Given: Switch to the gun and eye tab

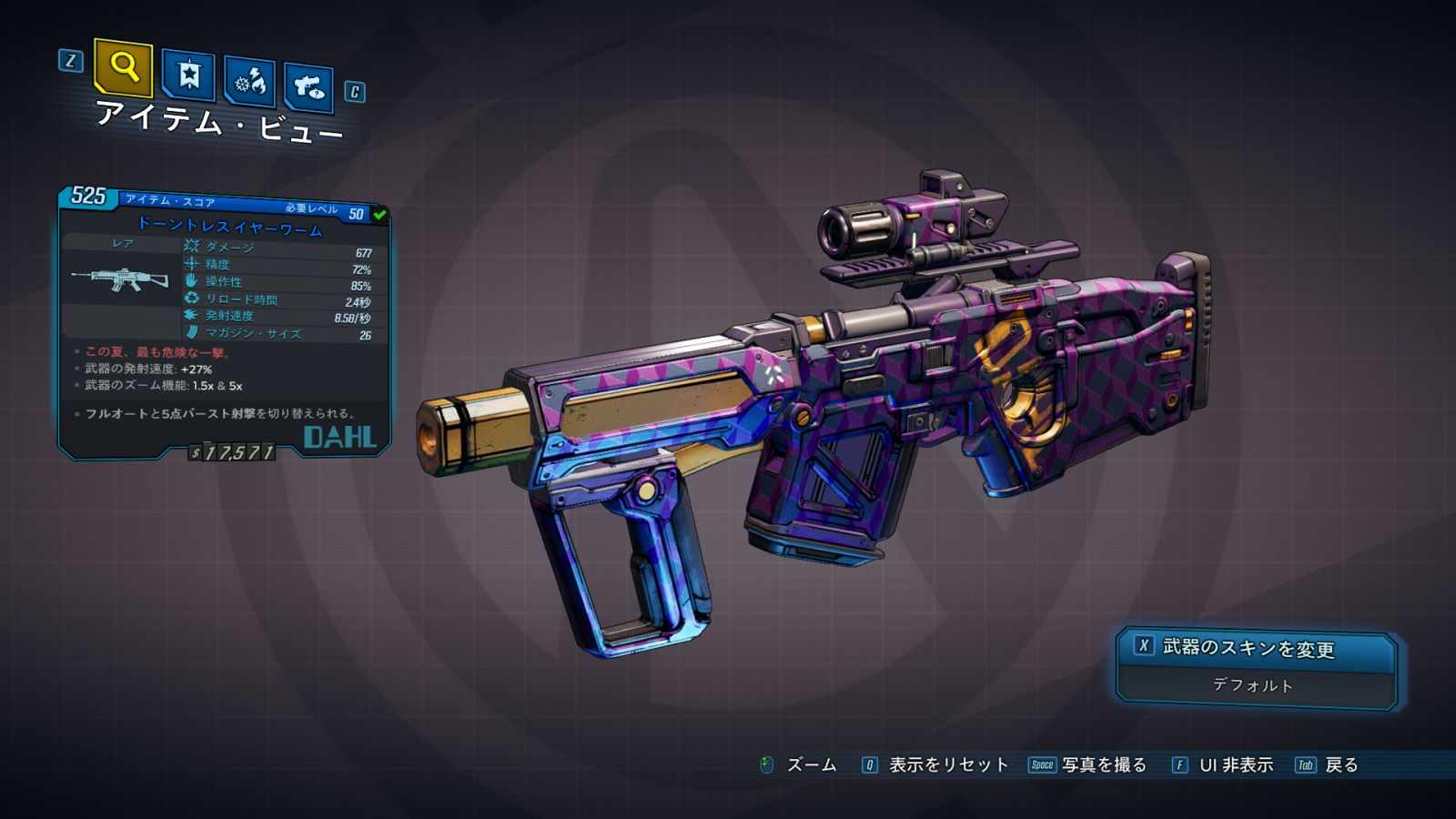Looking at the screenshot, I should point(308,88).
